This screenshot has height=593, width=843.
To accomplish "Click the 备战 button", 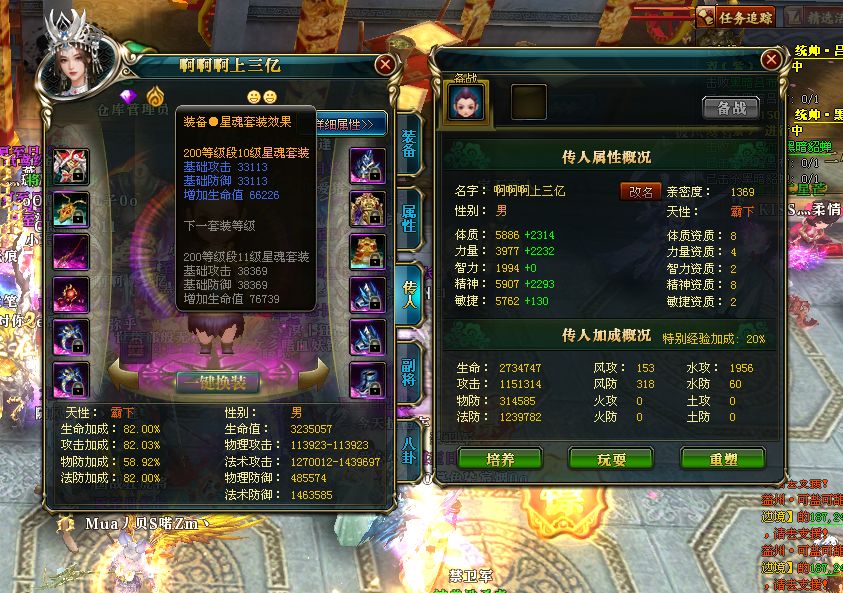I will (731, 108).
